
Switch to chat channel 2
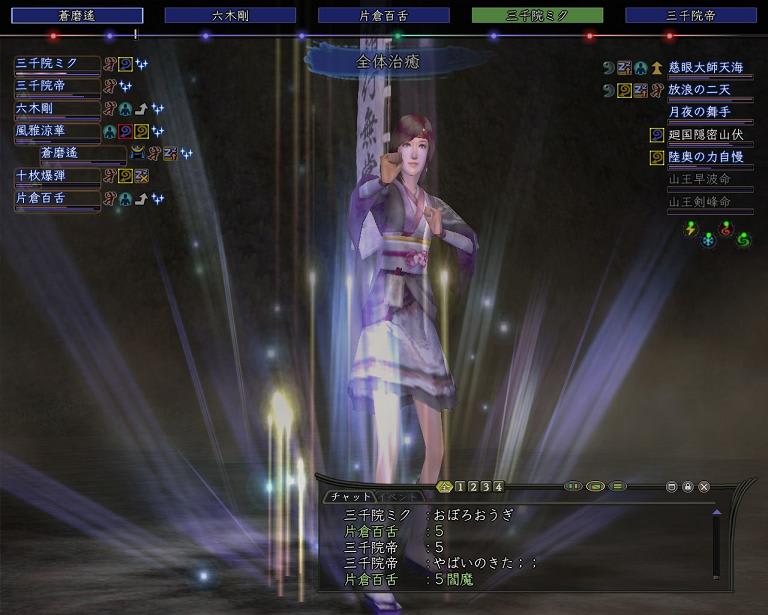click(472, 487)
